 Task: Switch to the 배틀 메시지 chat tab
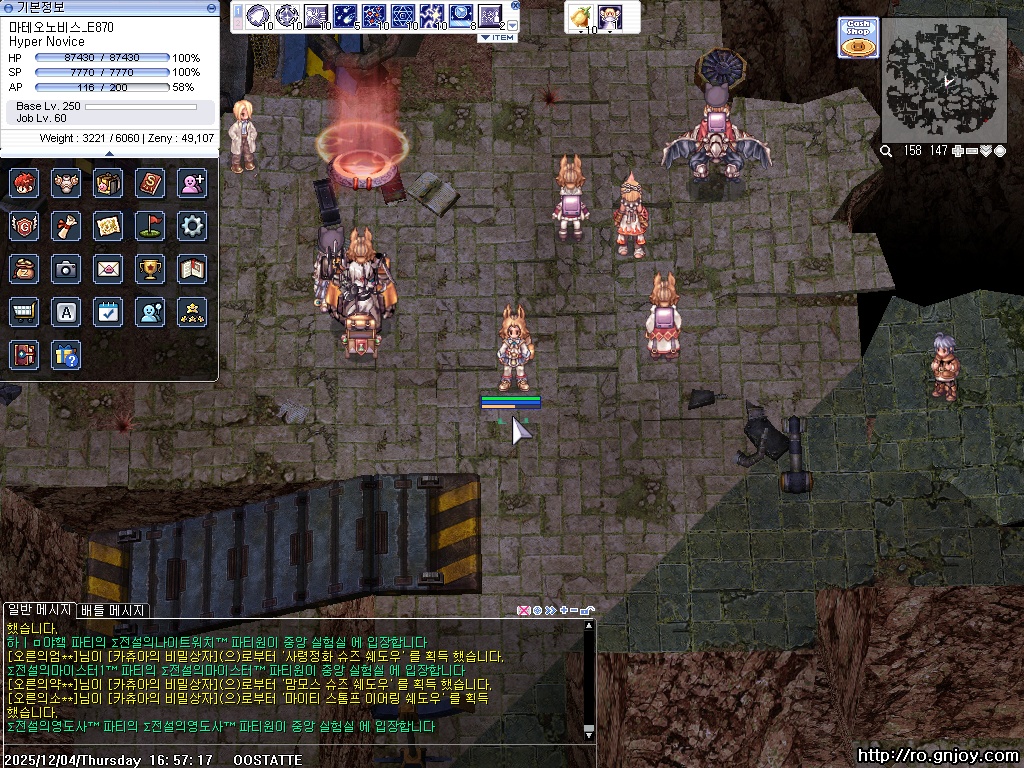coord(113,610)
